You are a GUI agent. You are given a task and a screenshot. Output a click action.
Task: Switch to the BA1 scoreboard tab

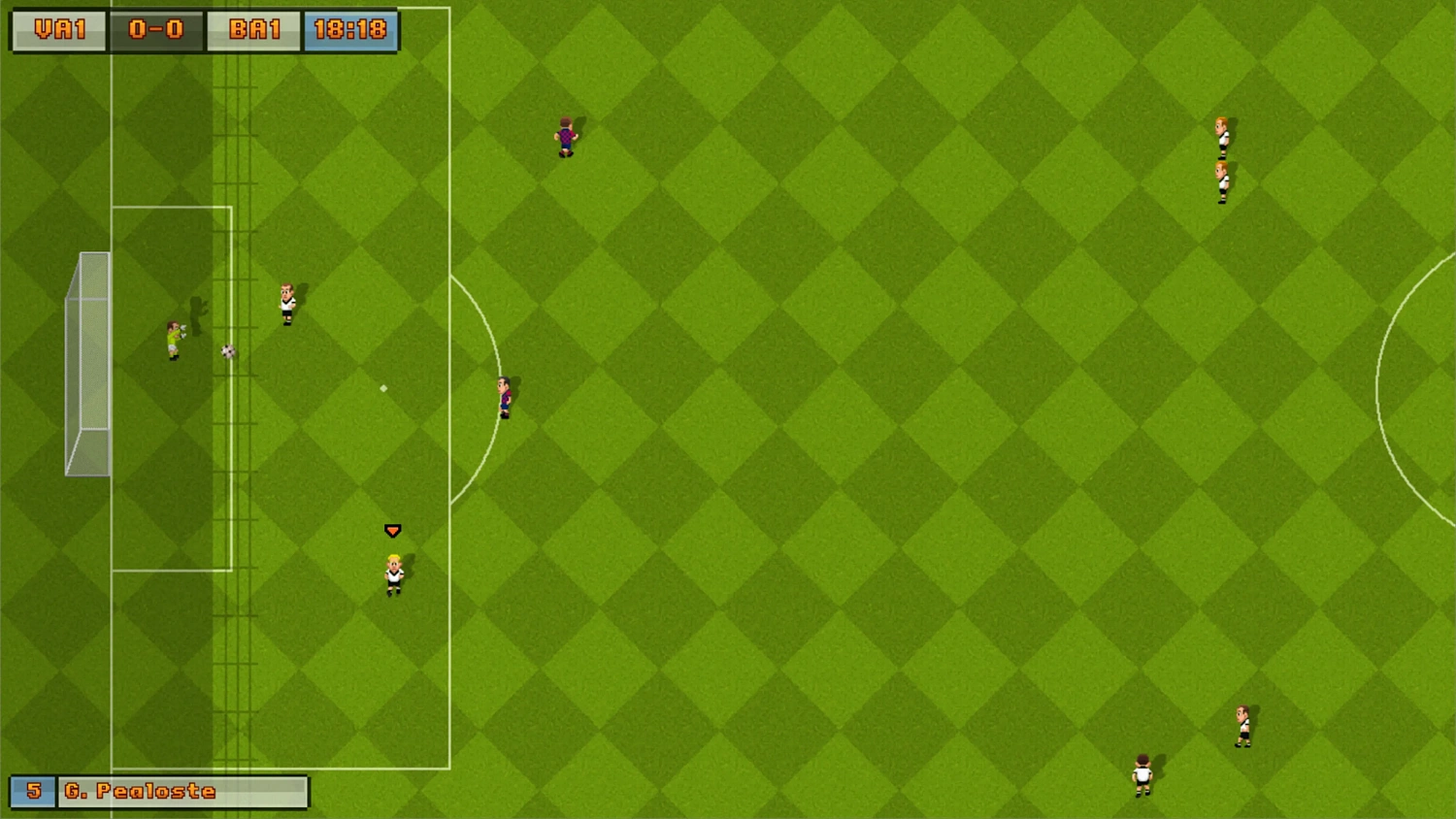253,29
